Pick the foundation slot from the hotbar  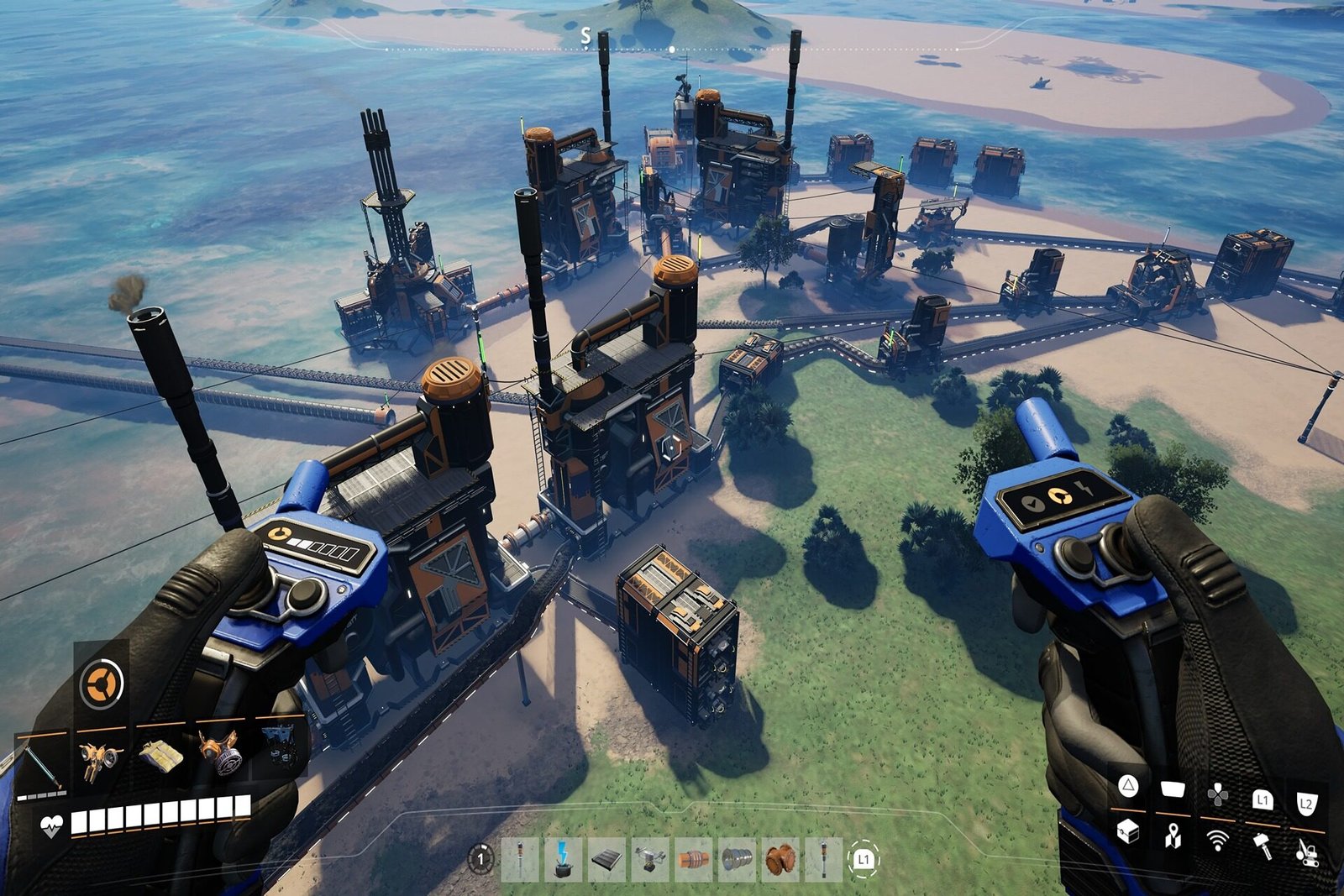[606, 857]
